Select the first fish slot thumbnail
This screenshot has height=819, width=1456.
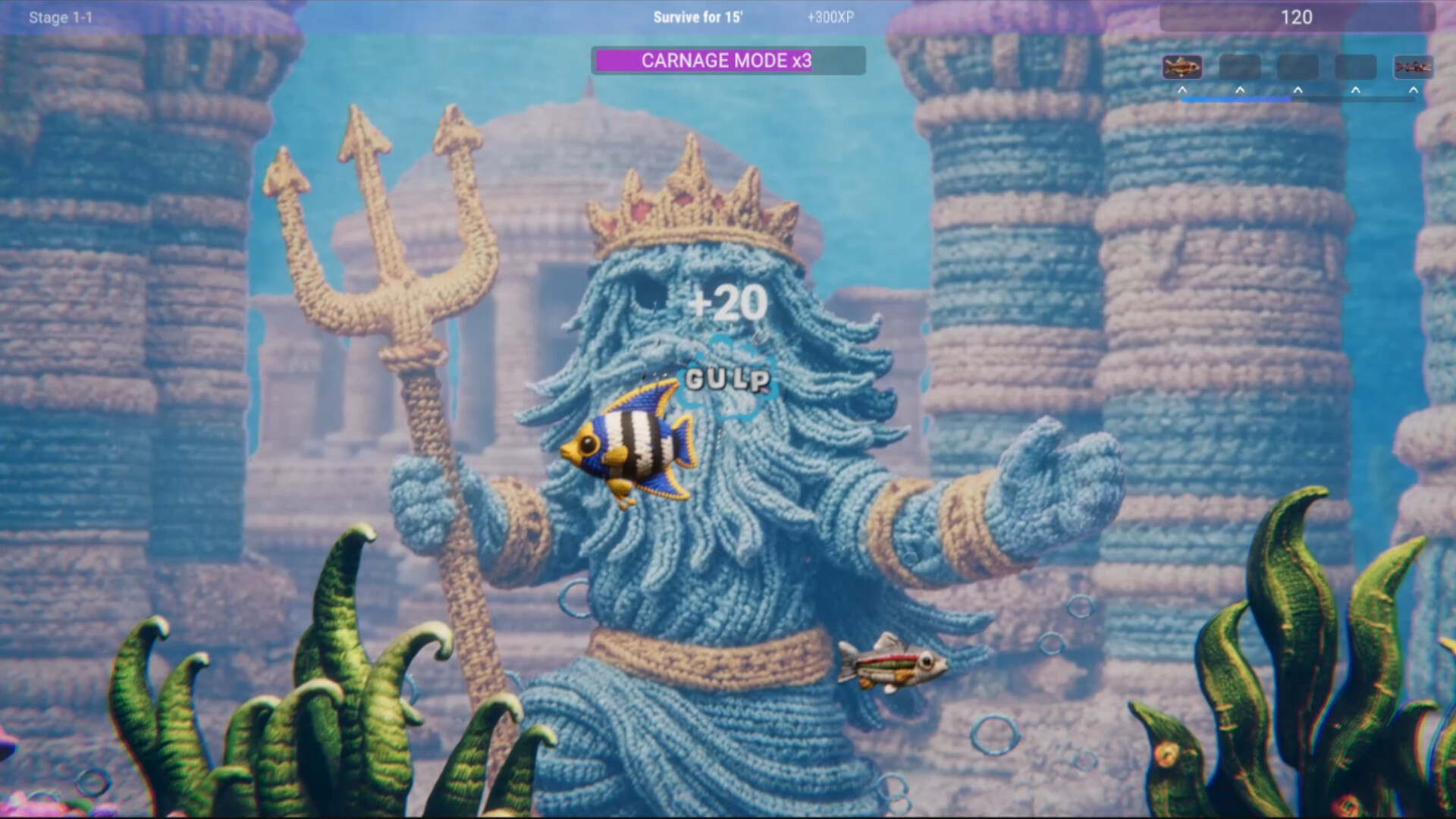tap(1181, 67)
